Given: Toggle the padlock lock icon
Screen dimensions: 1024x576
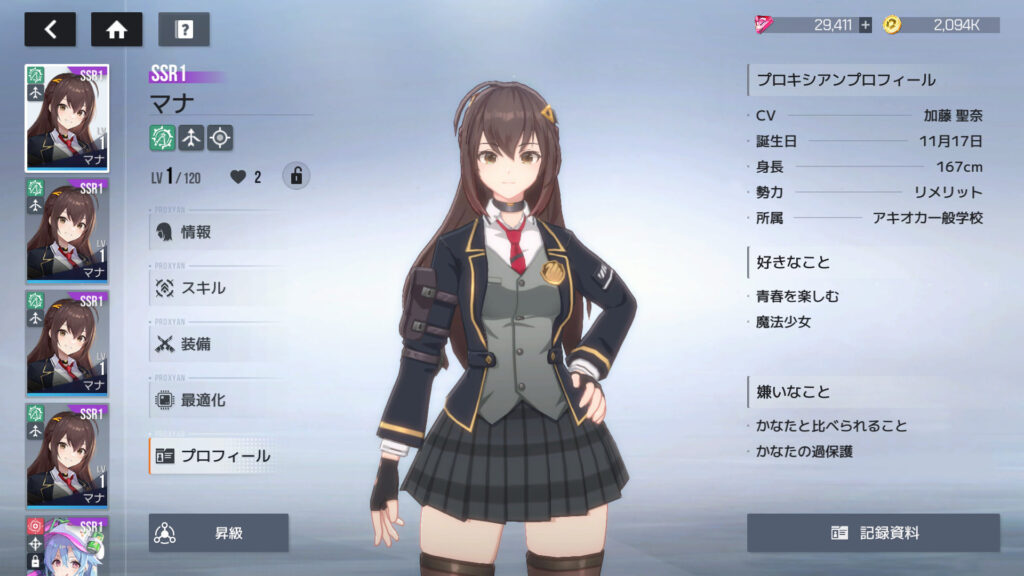Looking at the screenshot, I should tap(296, 176).
